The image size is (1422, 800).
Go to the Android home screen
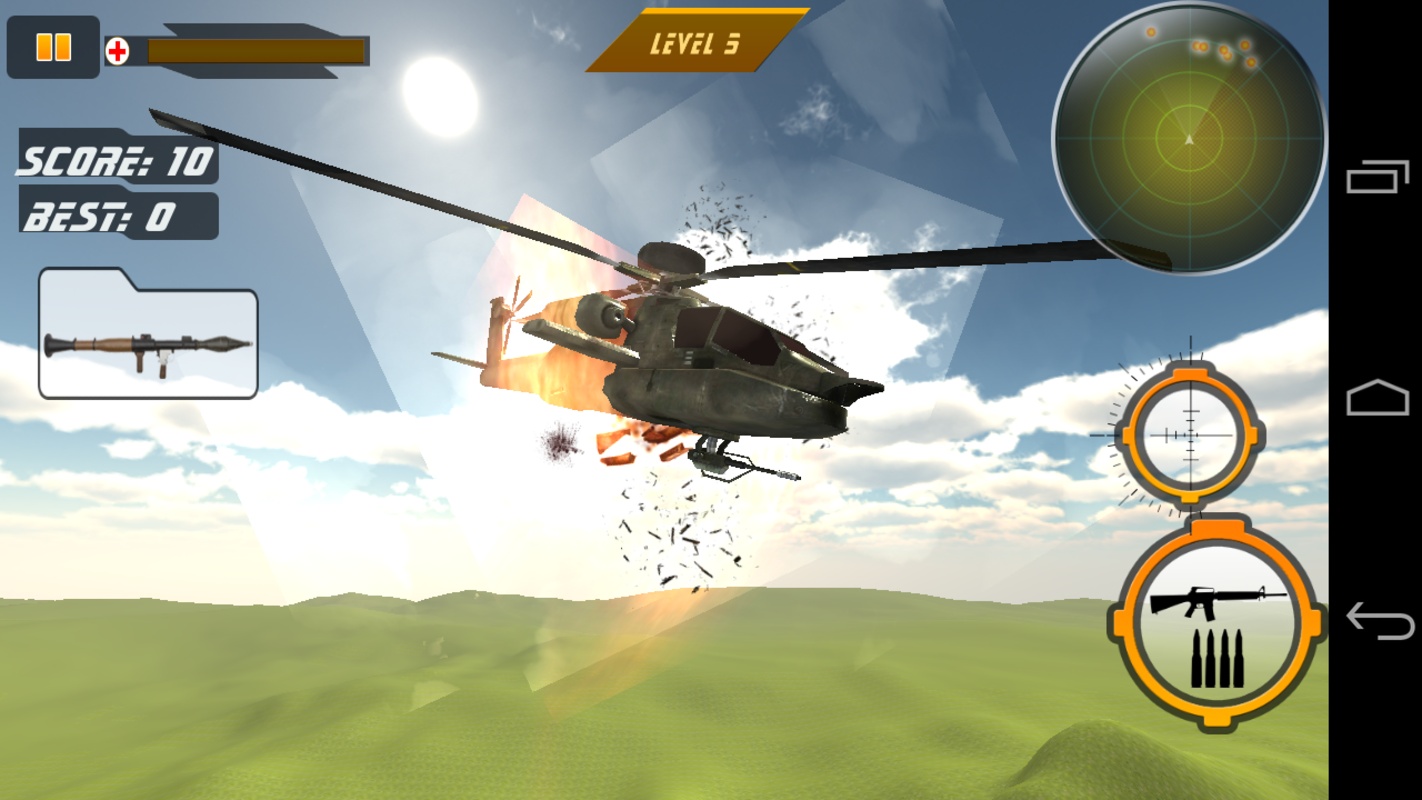point(1377,399)
